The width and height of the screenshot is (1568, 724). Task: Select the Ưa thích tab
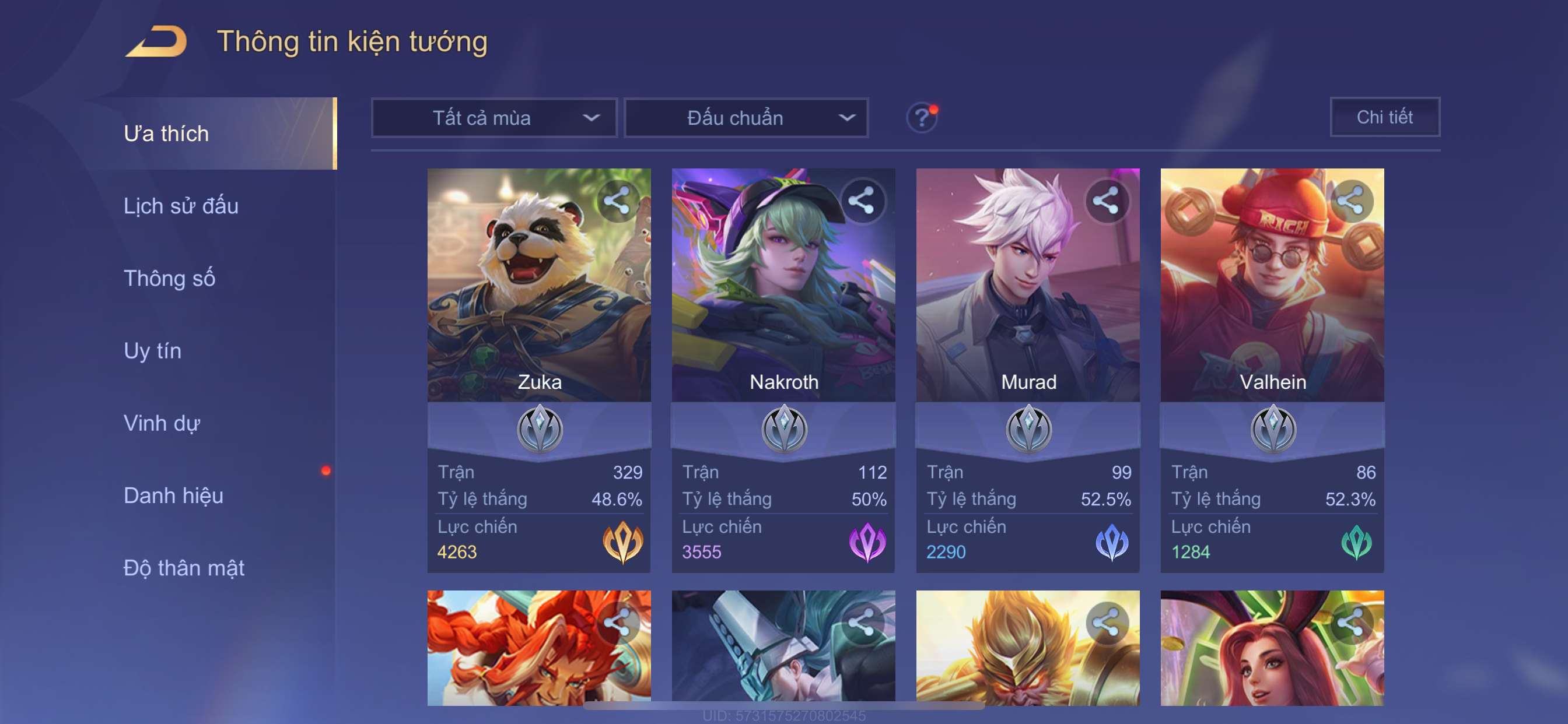[166, 133]
